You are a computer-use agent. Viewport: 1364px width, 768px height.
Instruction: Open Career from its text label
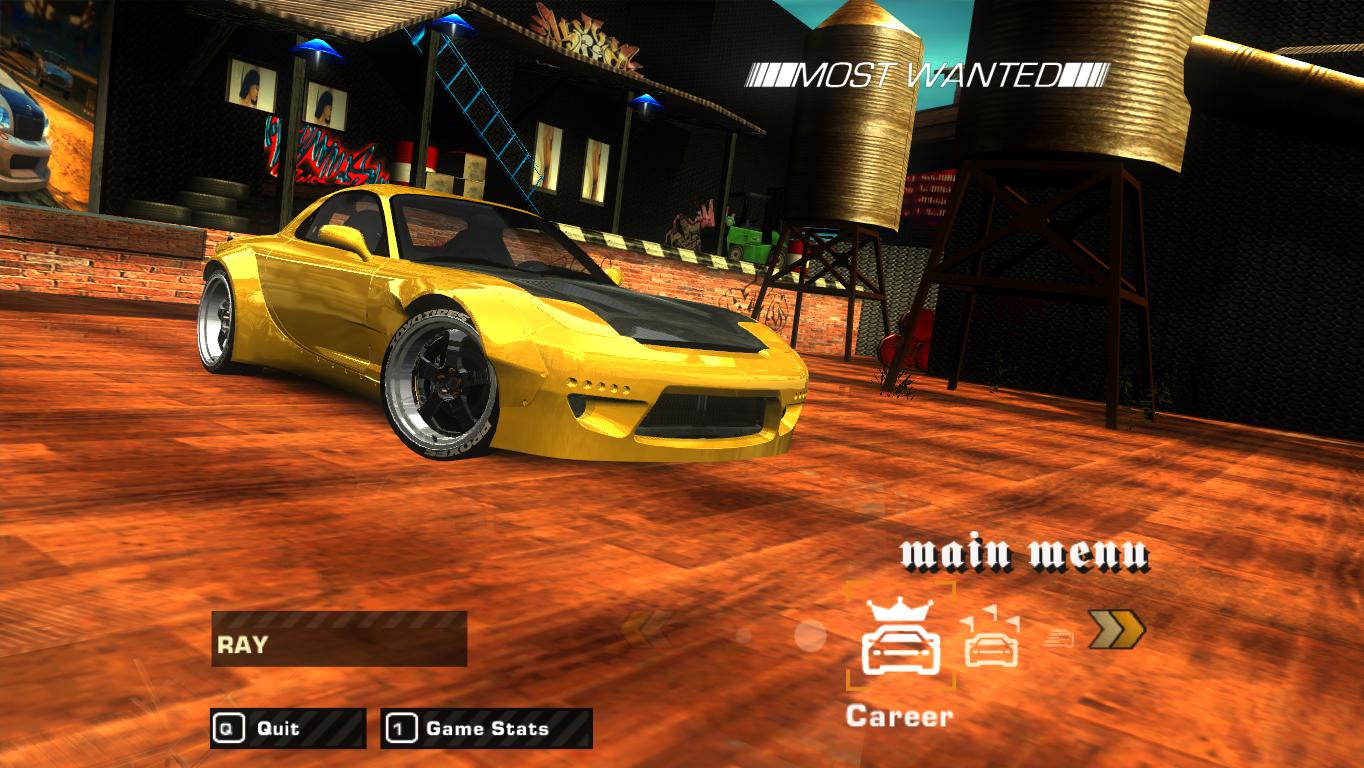(x=901, y=715)
